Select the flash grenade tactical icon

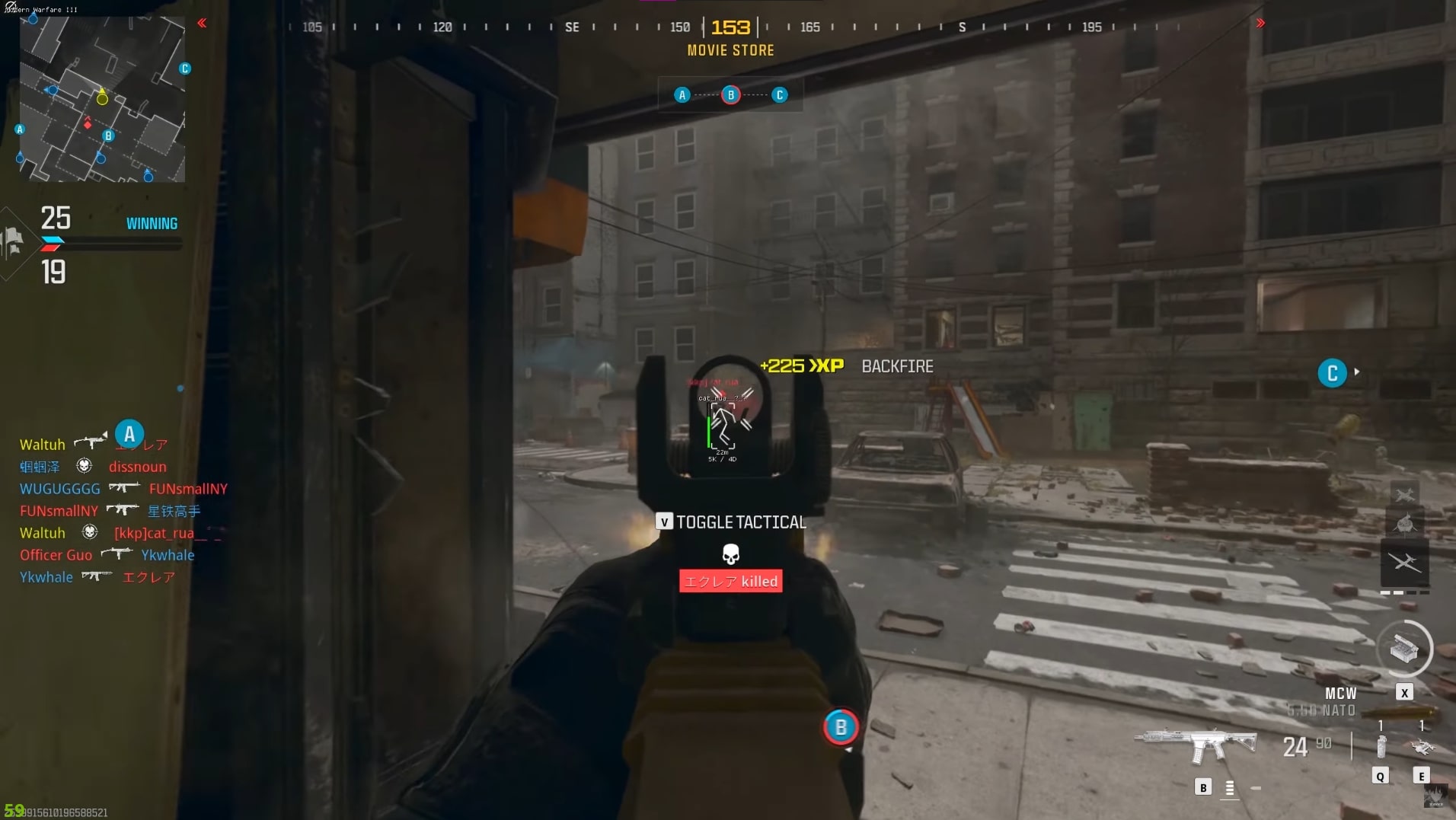[1381, 748]
